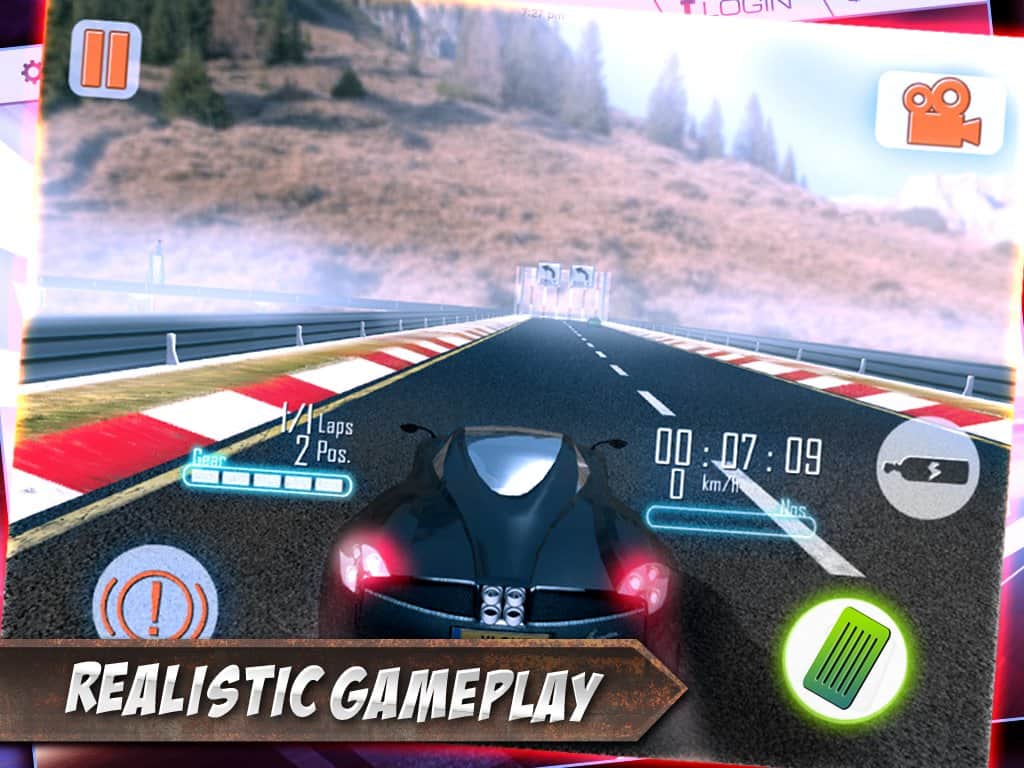Activate the nitro bottle boost
The image size is (1024, 768).
tap(927, 468)
